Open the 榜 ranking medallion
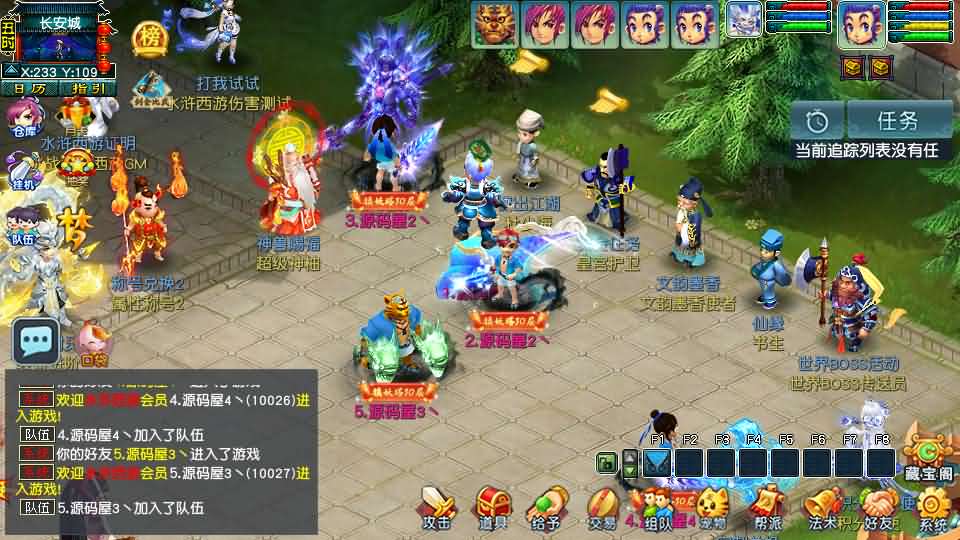This screenshot has width=960, height=540. pos(149,38)
